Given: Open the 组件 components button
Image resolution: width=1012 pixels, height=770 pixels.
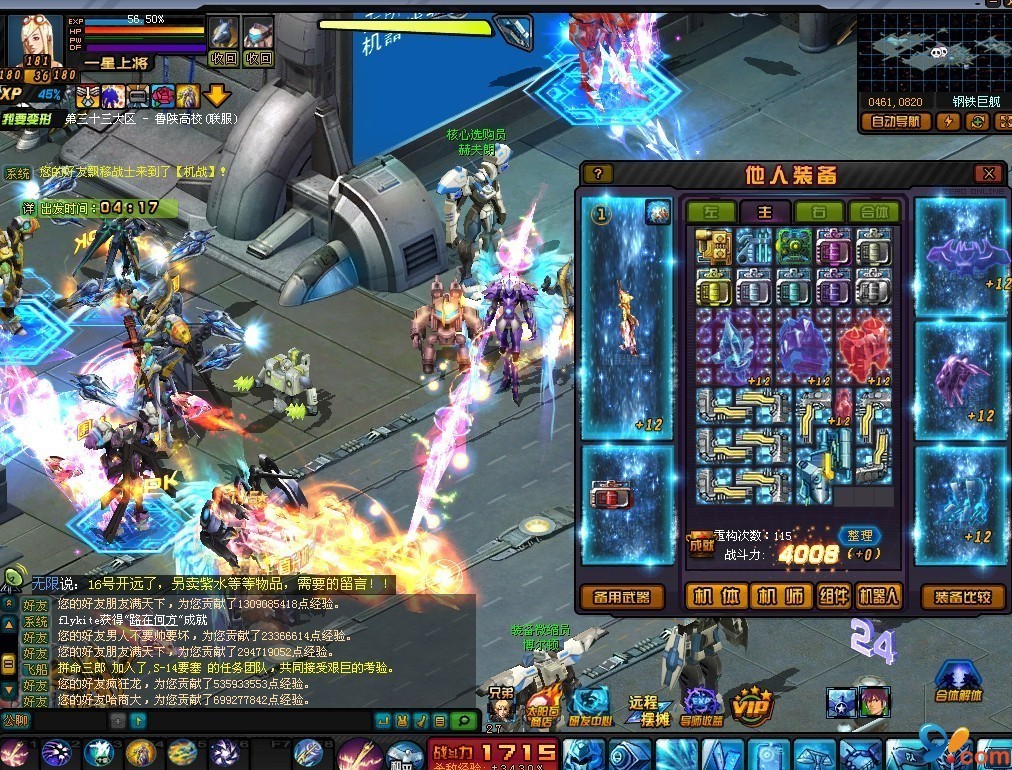Looking at the screenshot, I should (833, 597).
